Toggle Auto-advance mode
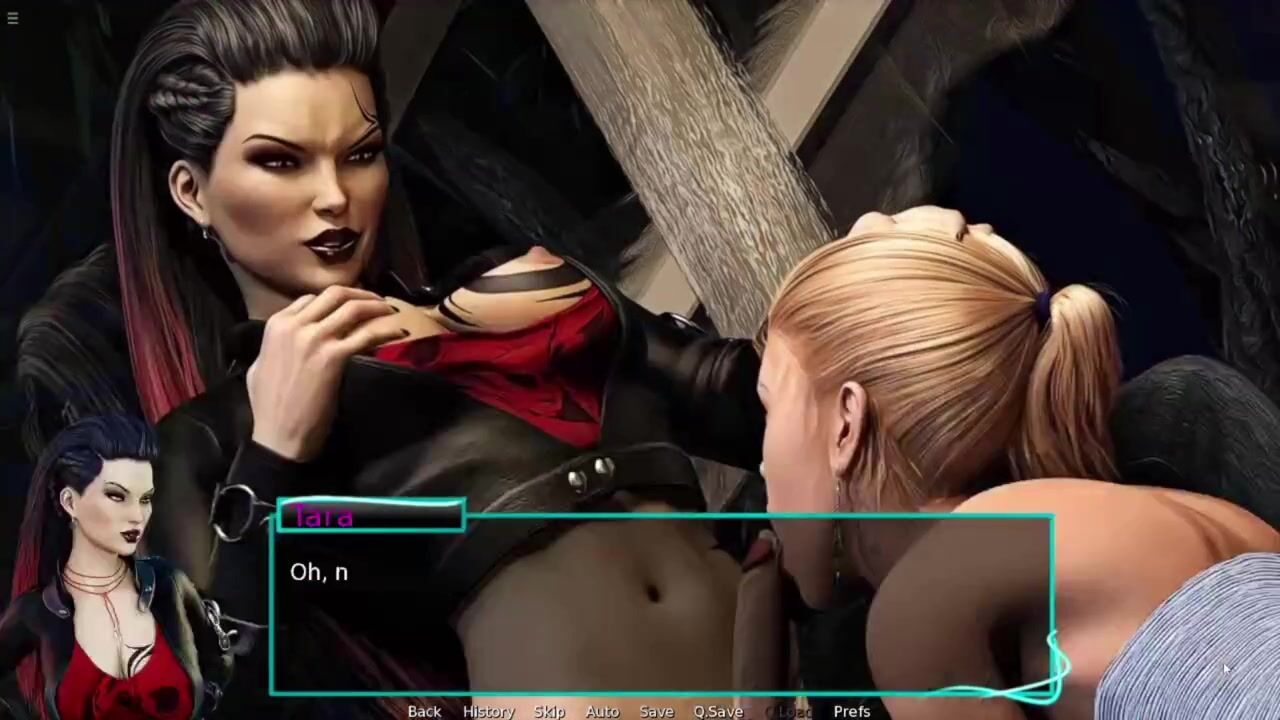 click(602, 711)
